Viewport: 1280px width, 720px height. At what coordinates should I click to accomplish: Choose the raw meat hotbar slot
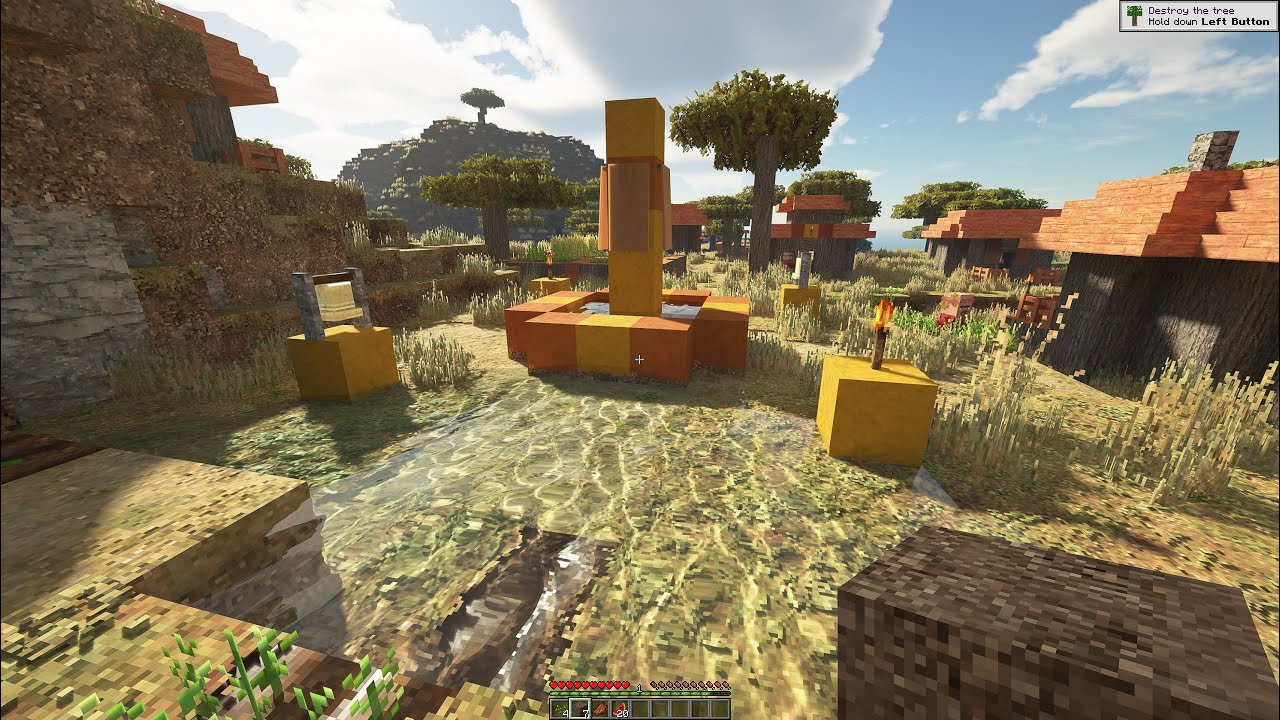point(598,709)
